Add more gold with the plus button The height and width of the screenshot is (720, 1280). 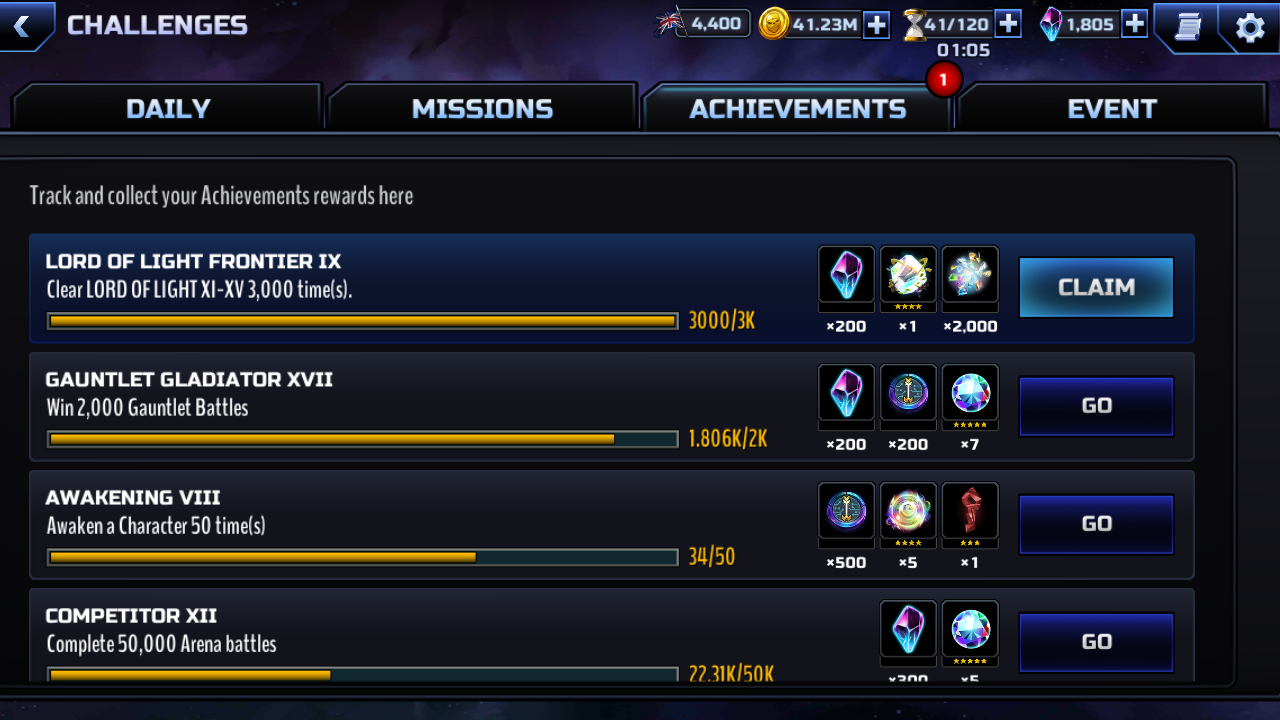point(876,25)
